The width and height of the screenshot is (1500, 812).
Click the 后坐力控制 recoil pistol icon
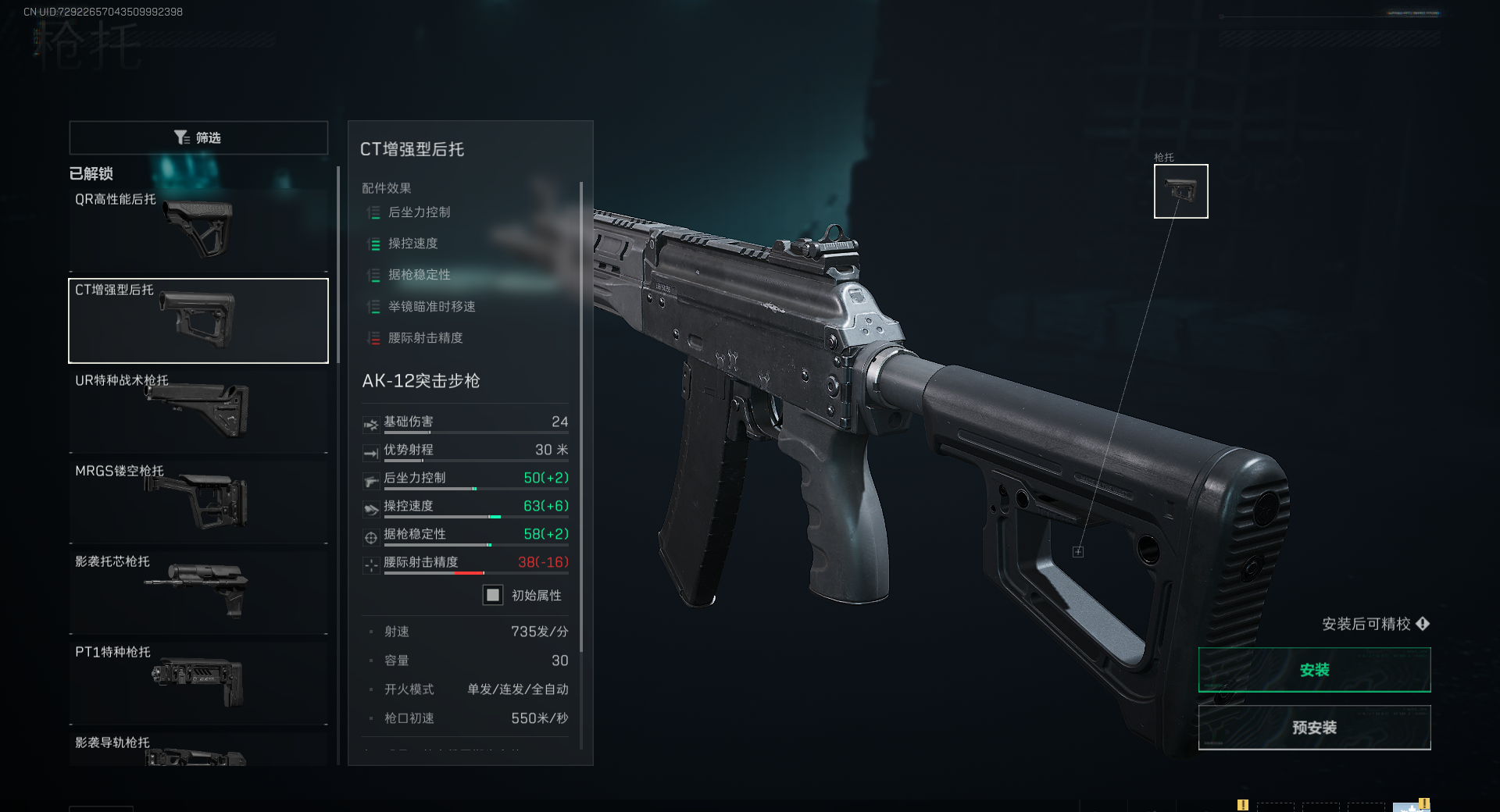[370, 480]
